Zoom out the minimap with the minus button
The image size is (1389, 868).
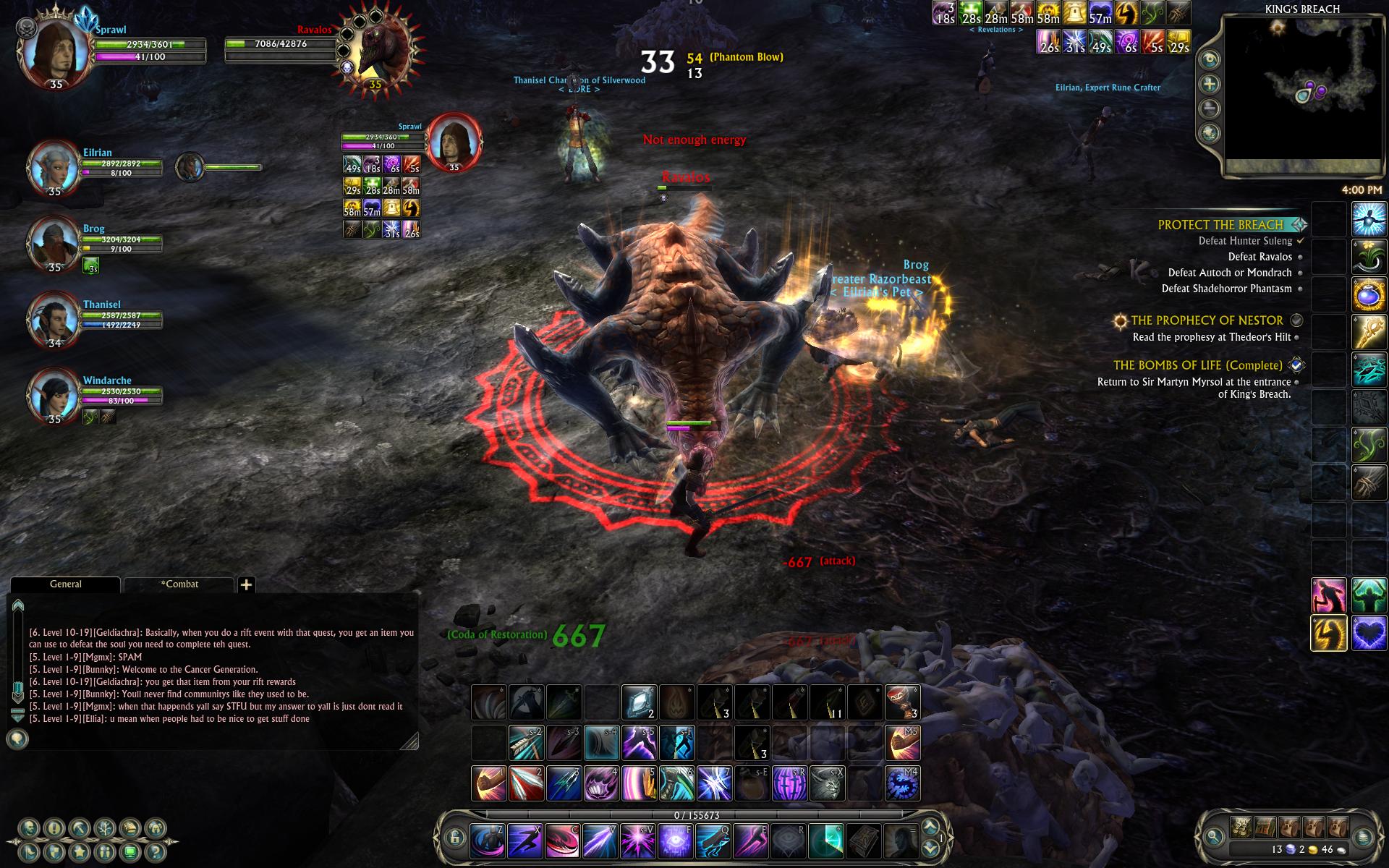point(1210,109)
